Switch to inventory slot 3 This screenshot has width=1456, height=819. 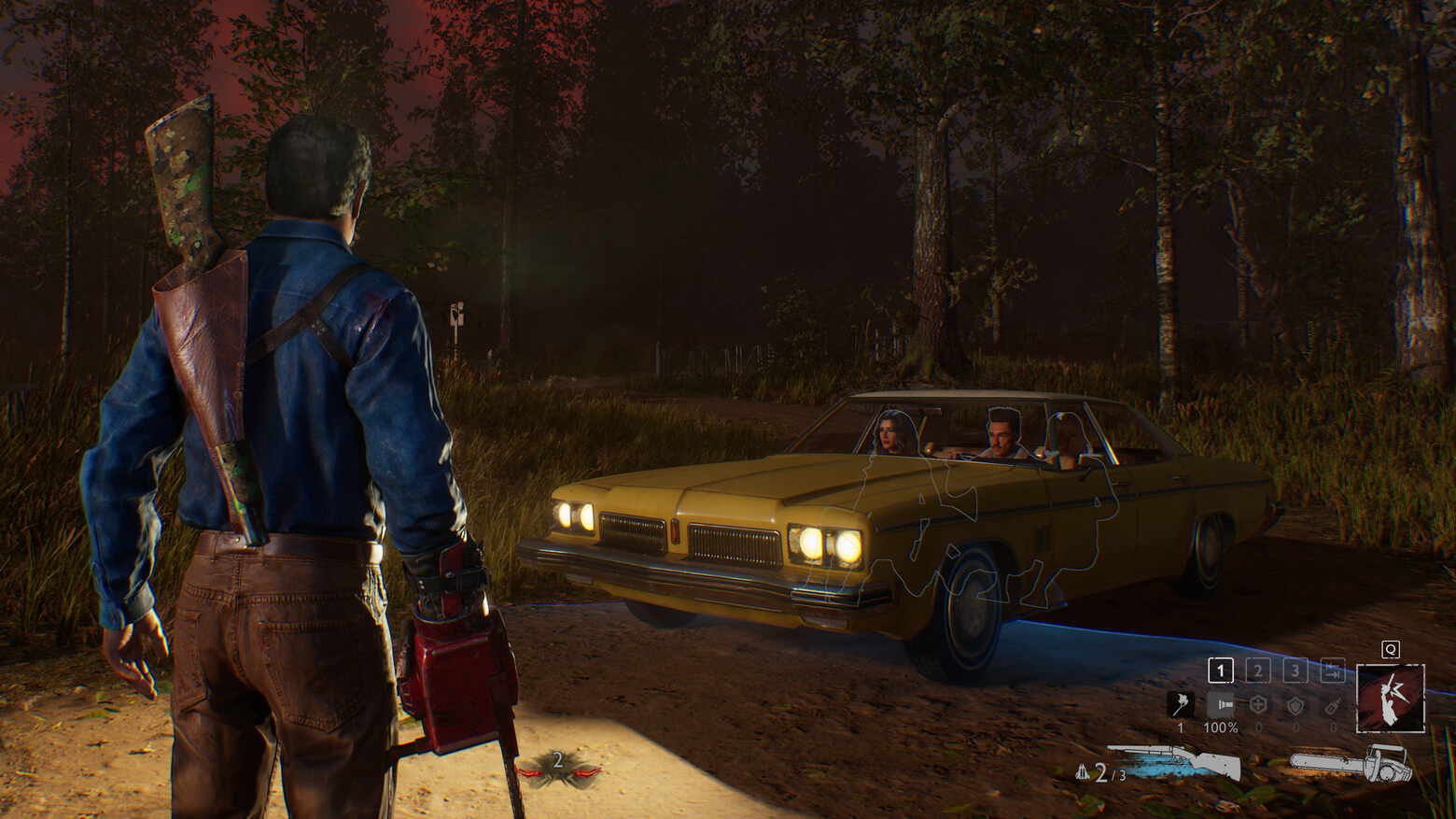(1295, 671)
